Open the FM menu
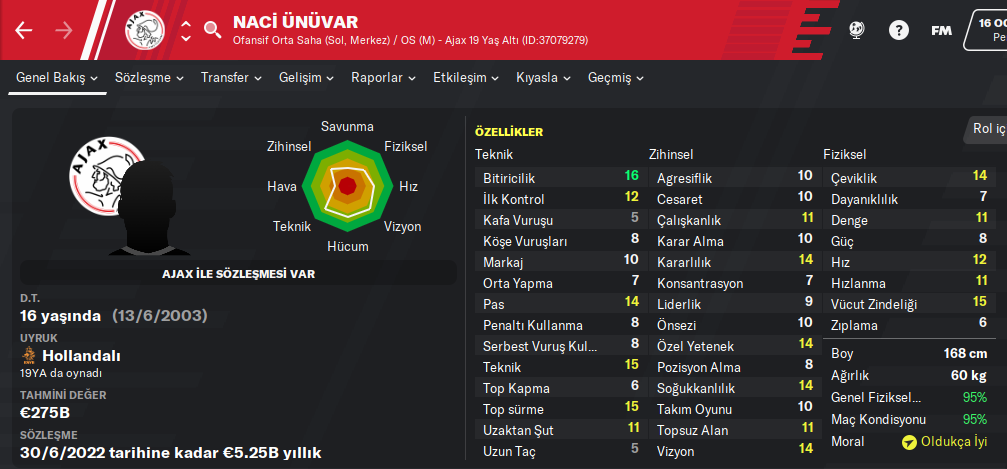 click(940, 30)
